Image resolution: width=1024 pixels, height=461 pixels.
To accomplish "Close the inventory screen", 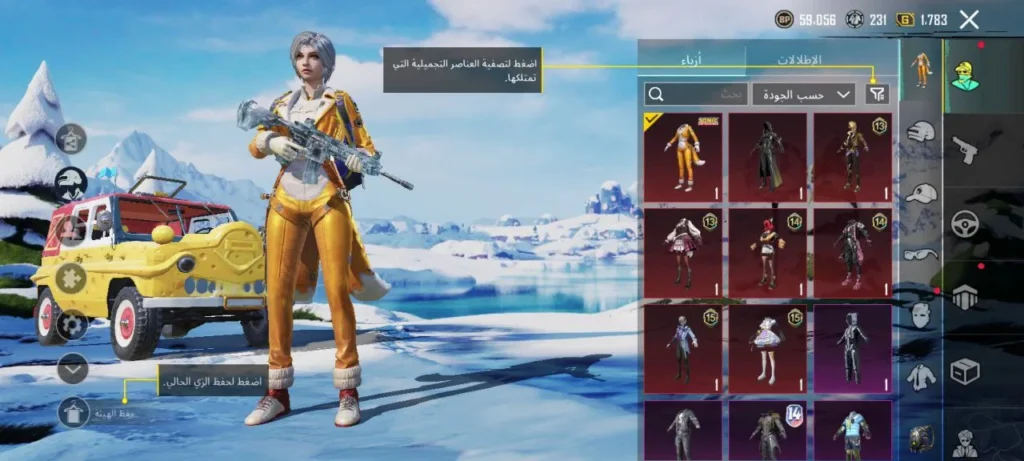I will (x=968, y=19).
